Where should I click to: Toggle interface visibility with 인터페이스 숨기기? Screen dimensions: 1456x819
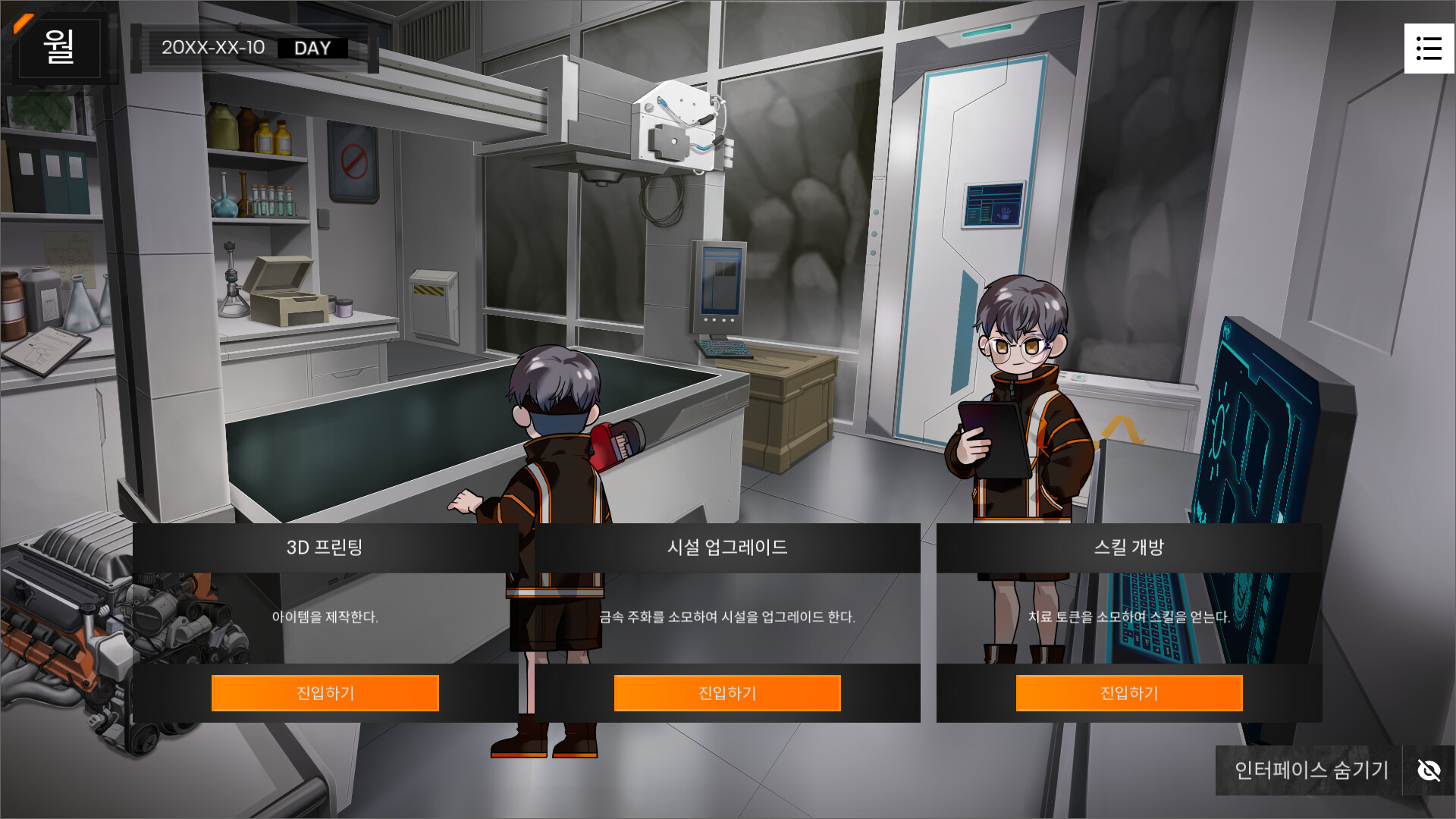click(x=1310, y=770)
